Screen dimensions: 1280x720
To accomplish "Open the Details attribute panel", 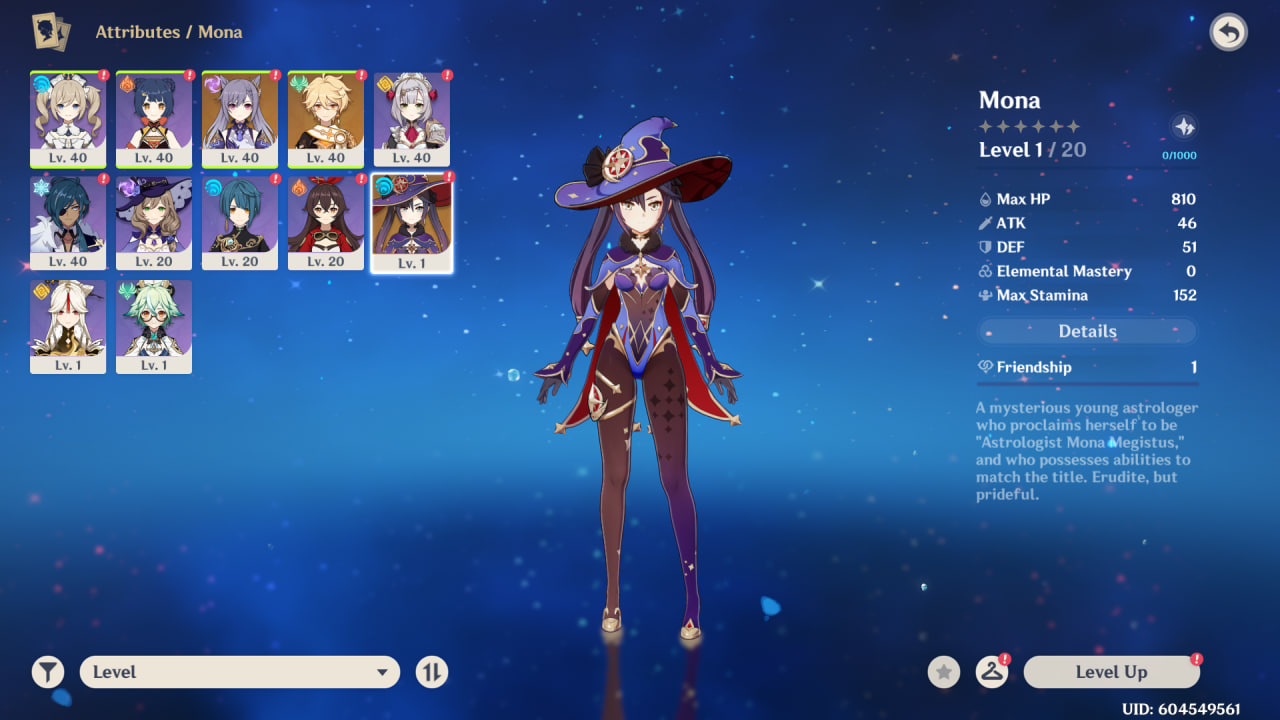I will [x=1087, y=331].
